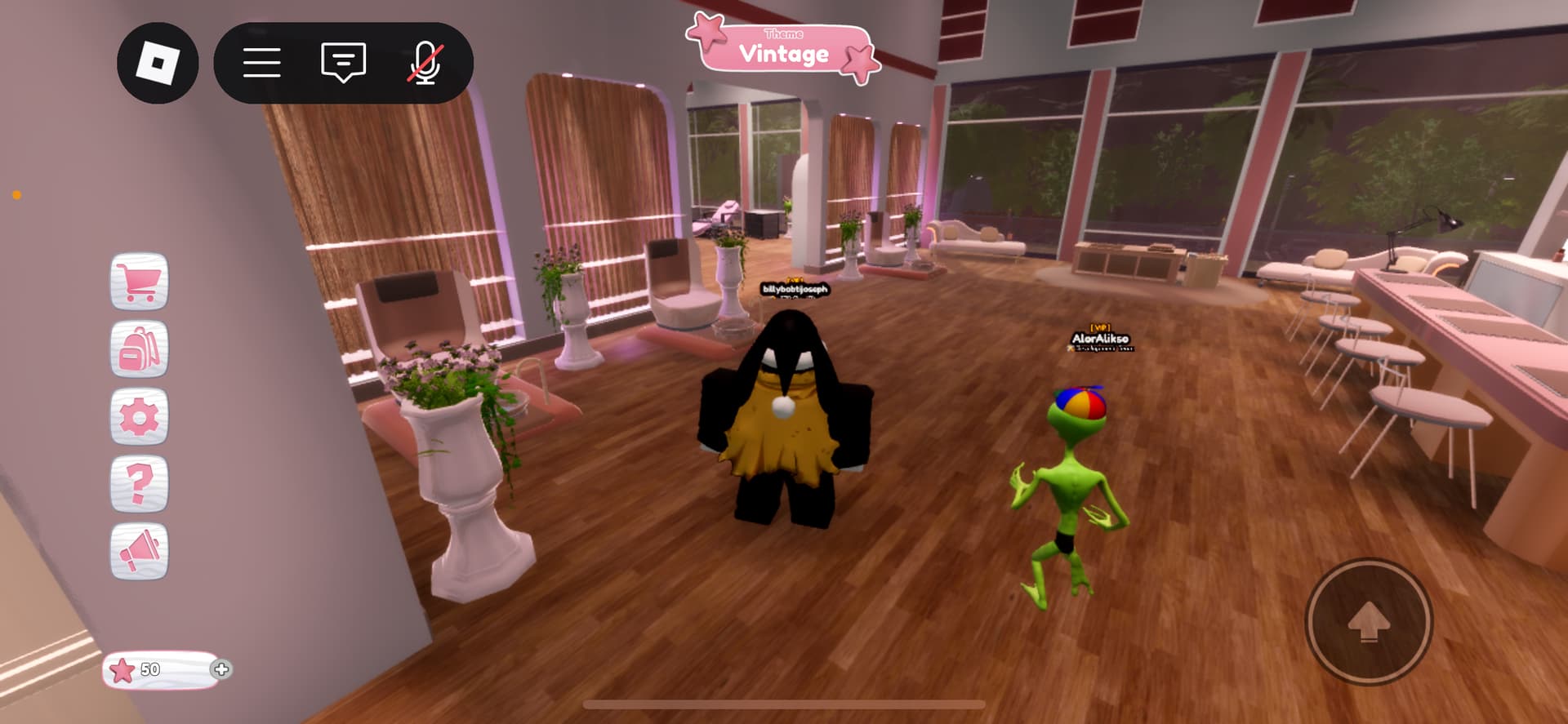Open the gear settings
1568x724 pixels.
click(139, 417)
